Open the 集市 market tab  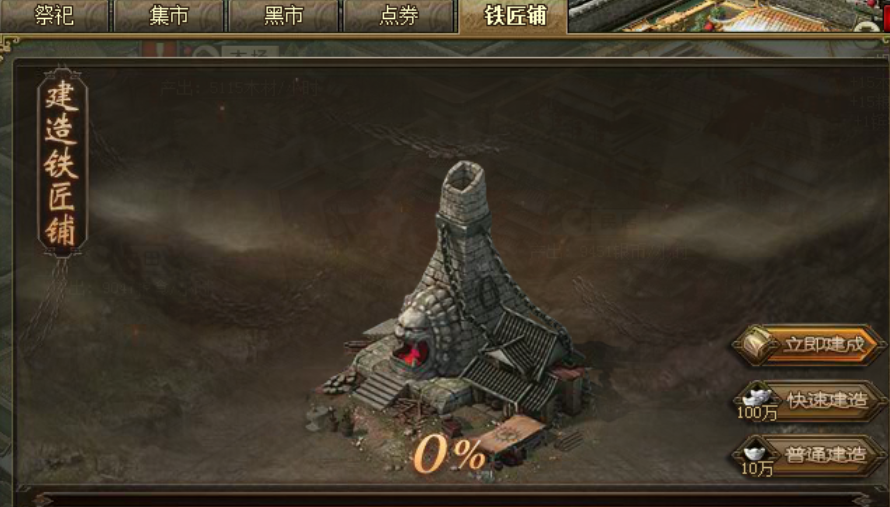(169, 16)
